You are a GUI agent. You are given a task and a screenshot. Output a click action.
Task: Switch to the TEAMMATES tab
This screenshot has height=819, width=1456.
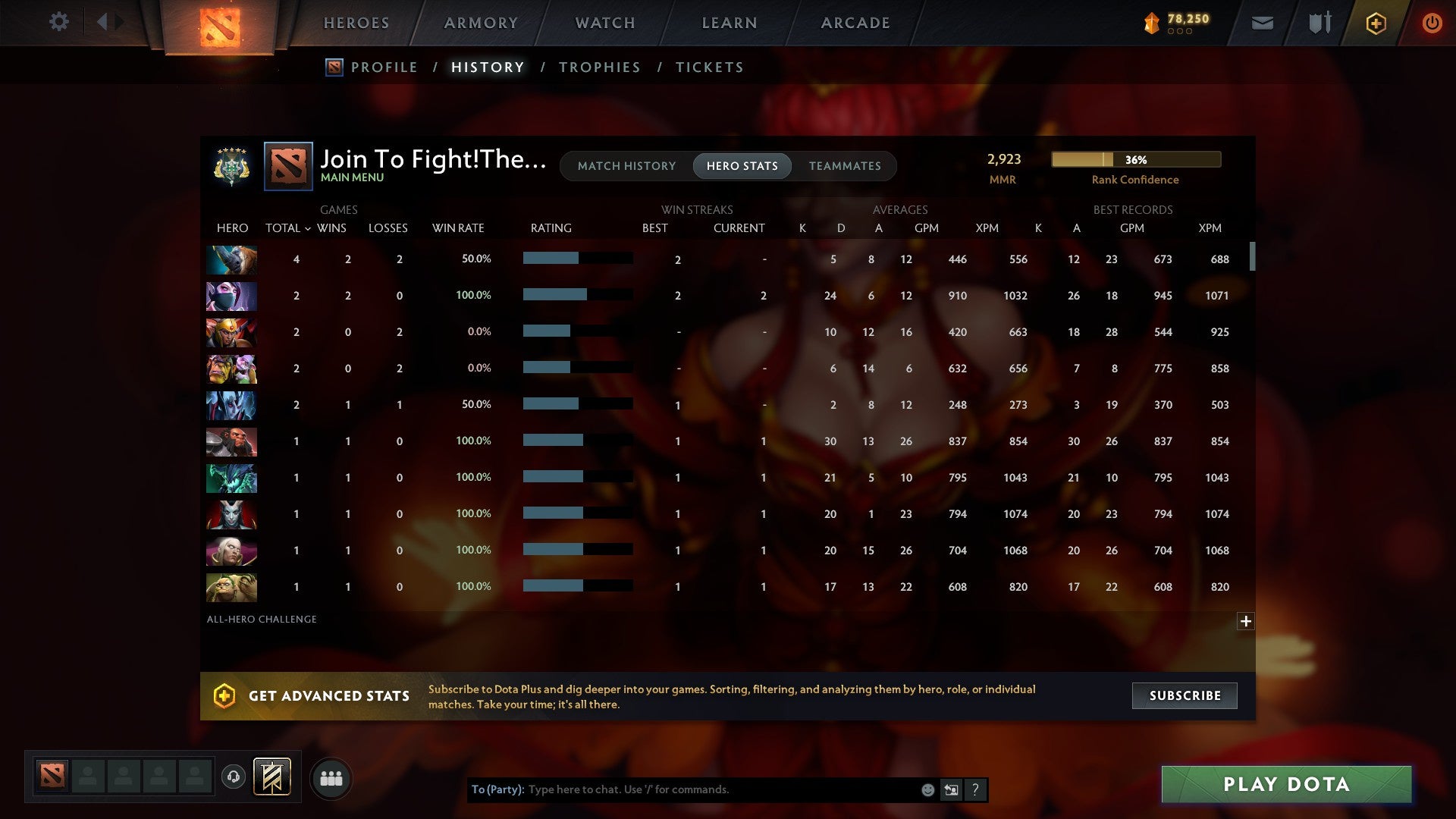pos(844,165)
